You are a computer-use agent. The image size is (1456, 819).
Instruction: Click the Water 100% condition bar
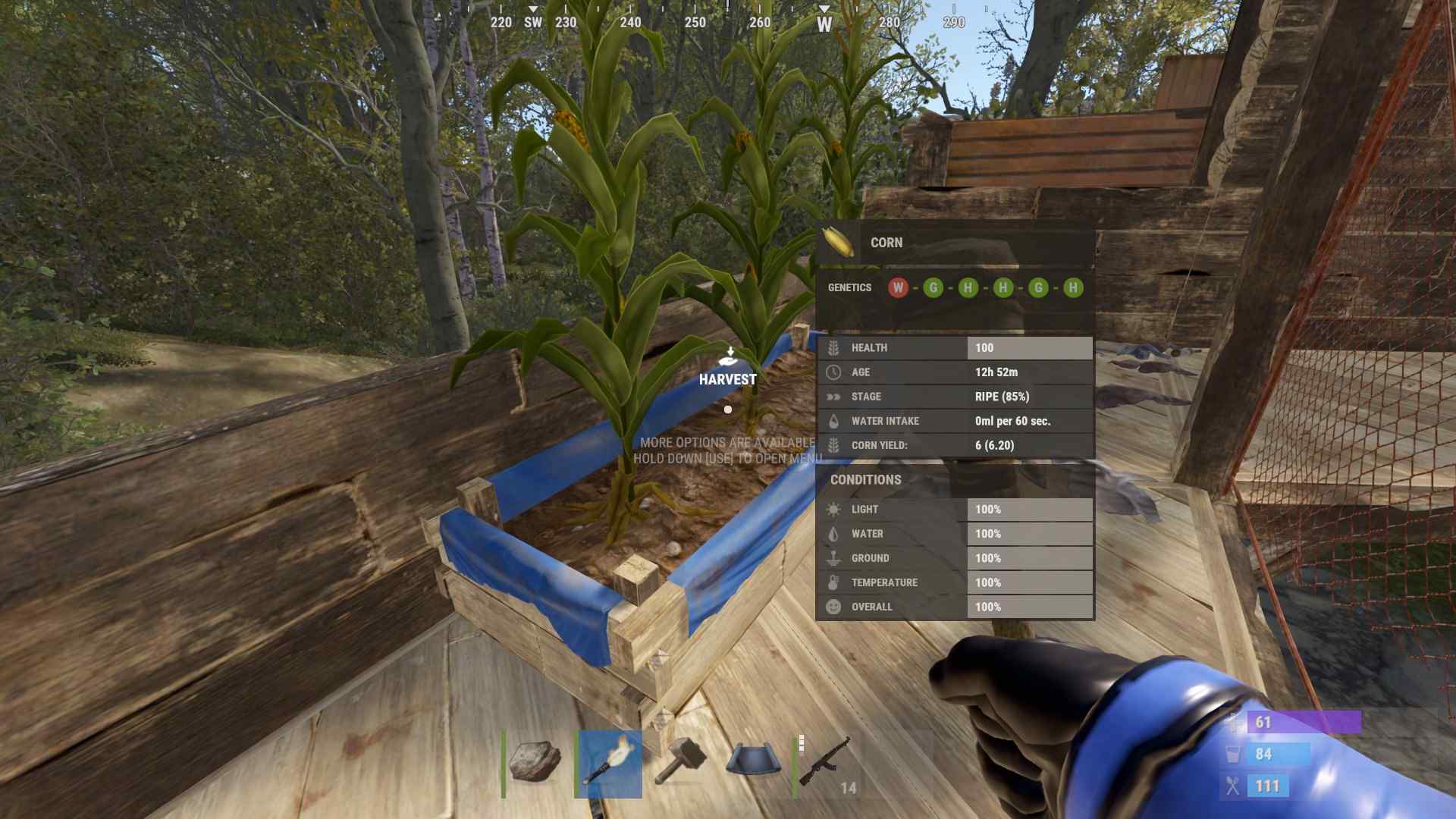(x=1028, y=533)
